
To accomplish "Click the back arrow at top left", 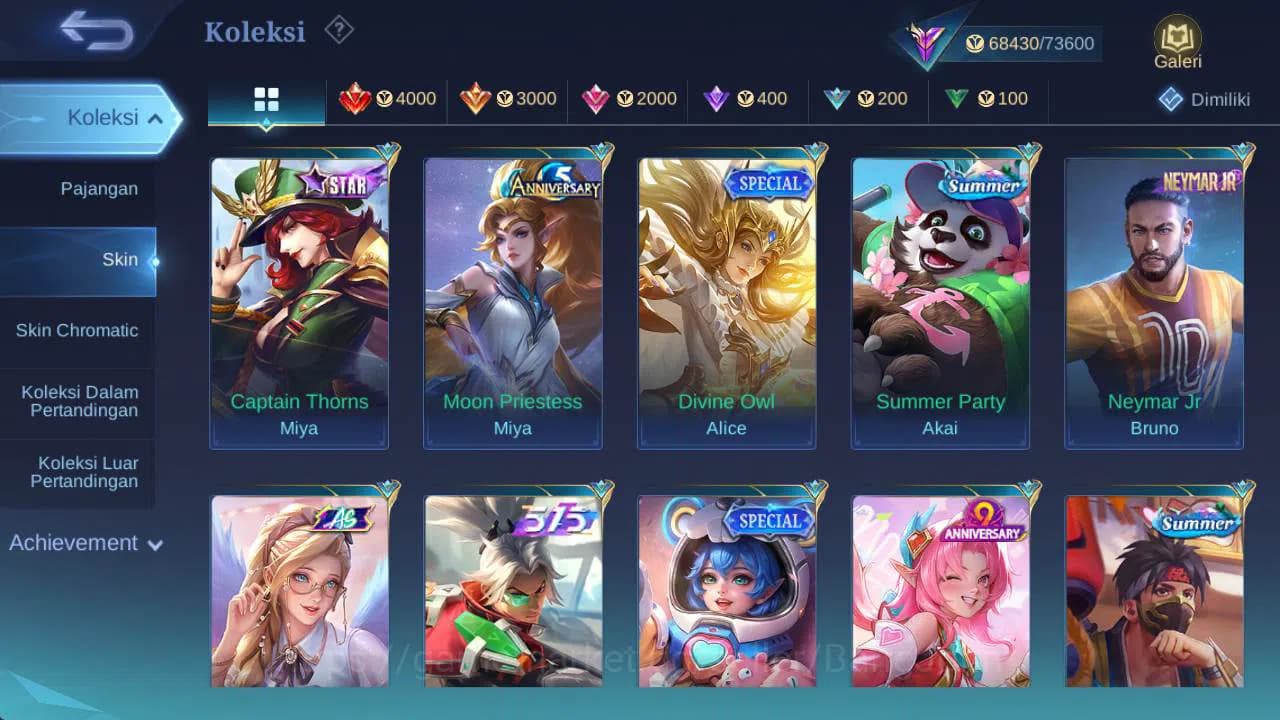I will (x=92, y=31).
